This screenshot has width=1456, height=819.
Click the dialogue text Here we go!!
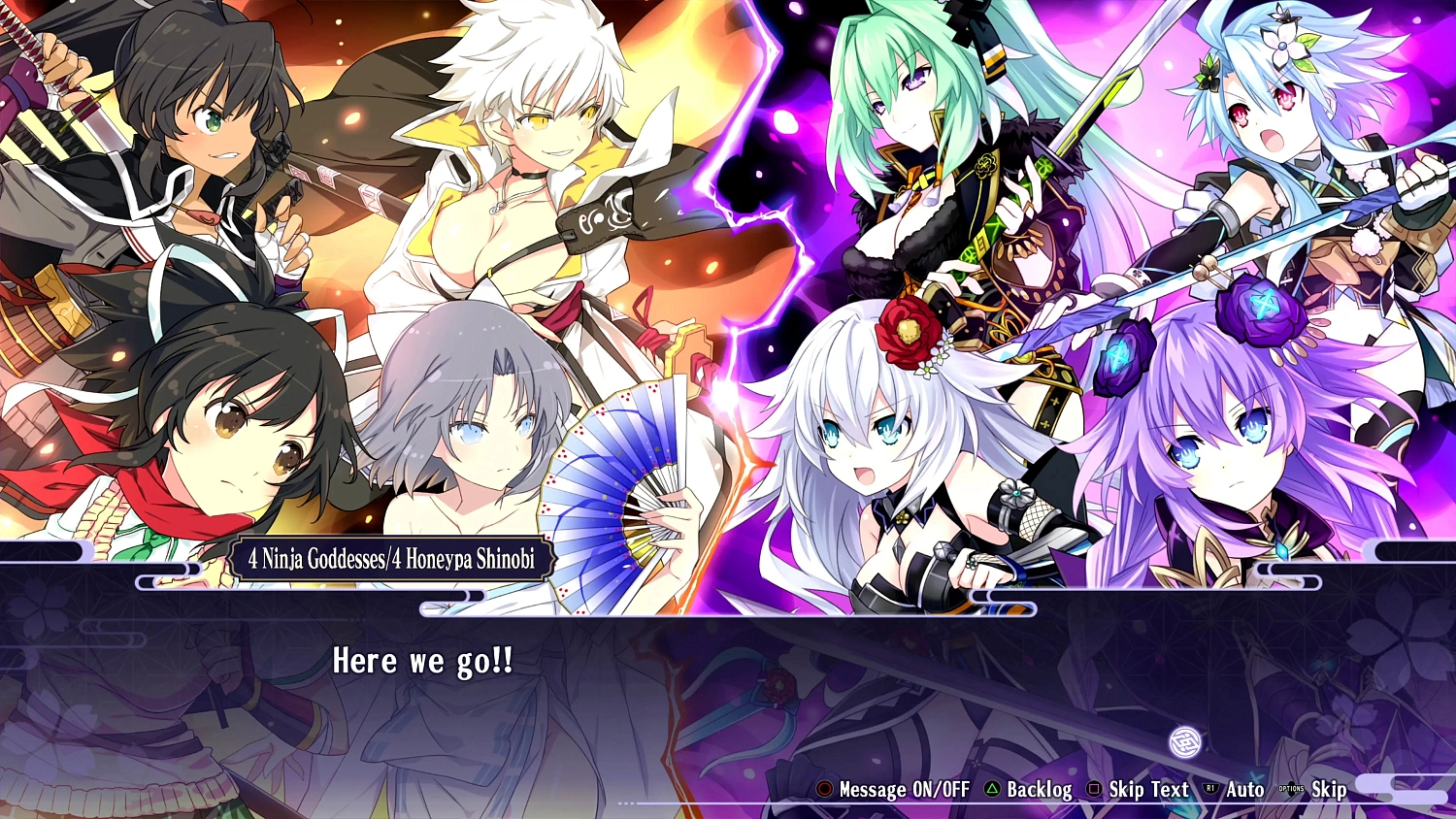click(x=423, y=662)
